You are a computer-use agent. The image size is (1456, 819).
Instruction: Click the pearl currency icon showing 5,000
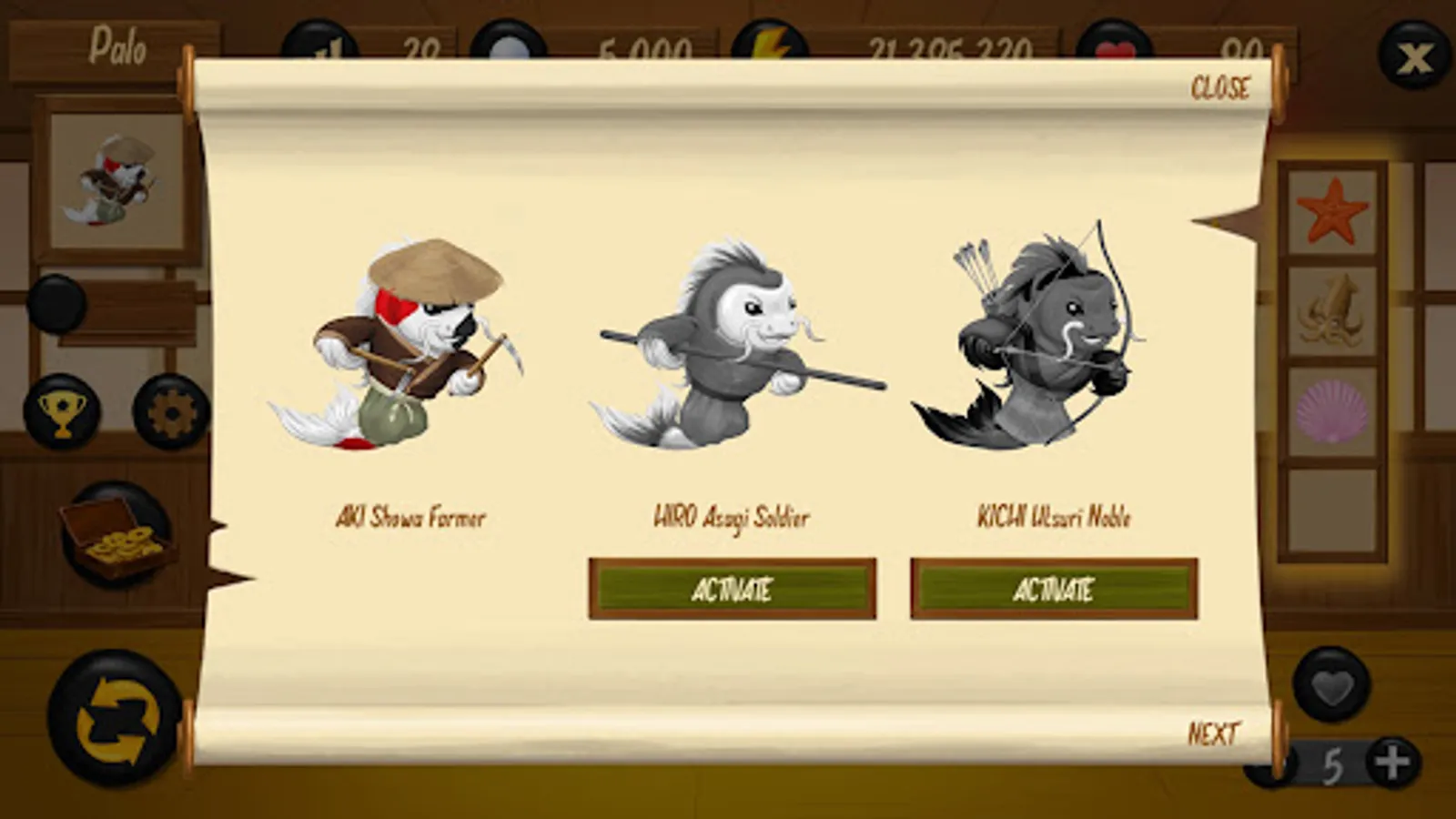511,40
